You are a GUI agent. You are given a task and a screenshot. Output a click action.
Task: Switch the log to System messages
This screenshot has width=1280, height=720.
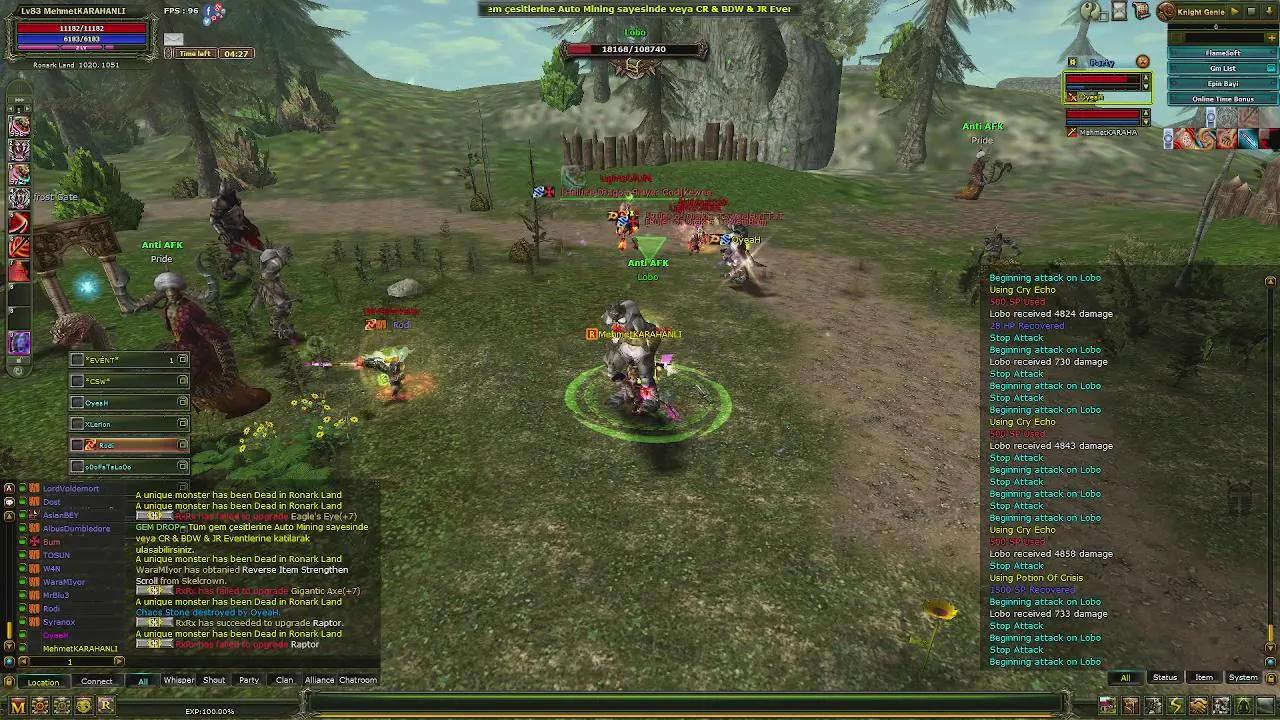pyautogui.click(x=1243, y=678)
